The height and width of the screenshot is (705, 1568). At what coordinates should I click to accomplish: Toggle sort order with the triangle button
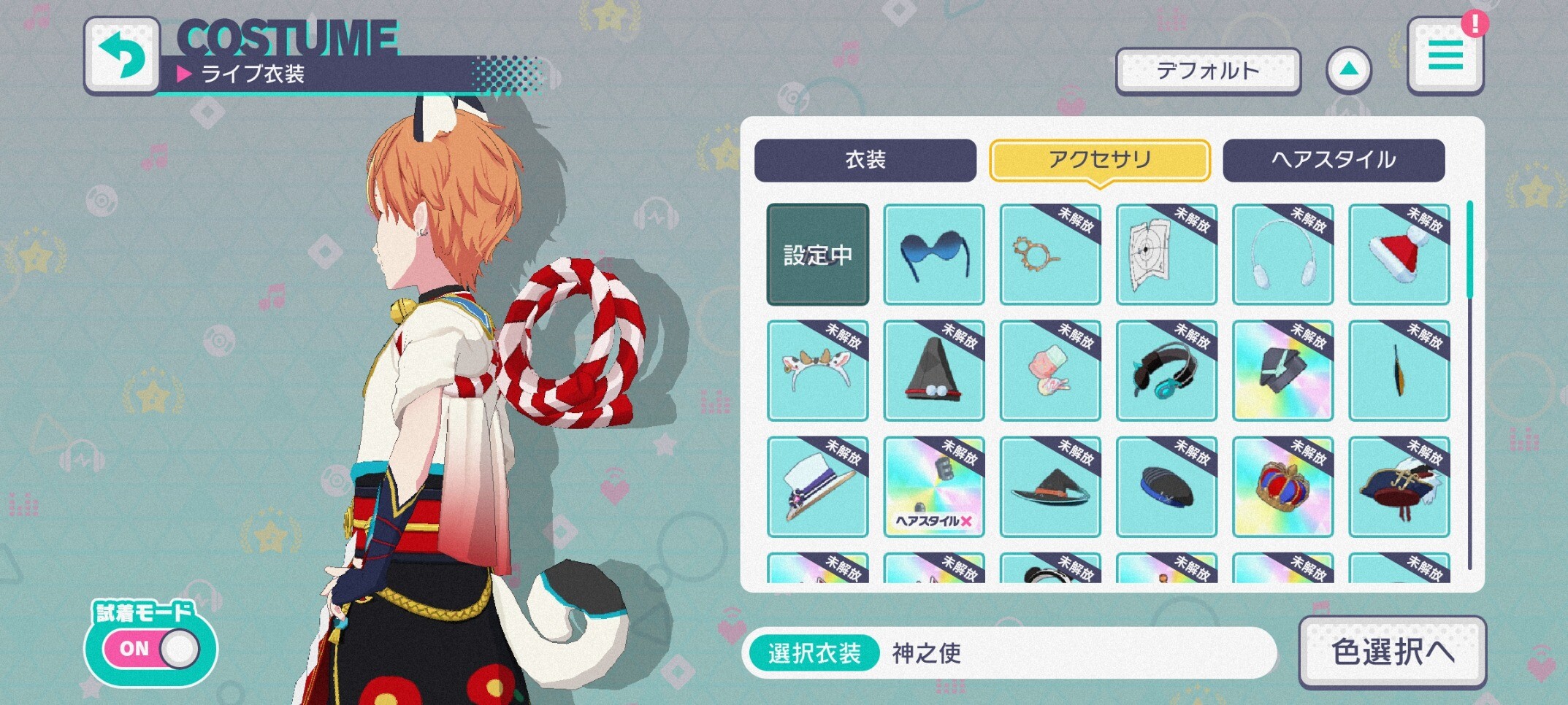click(1348, 70)
